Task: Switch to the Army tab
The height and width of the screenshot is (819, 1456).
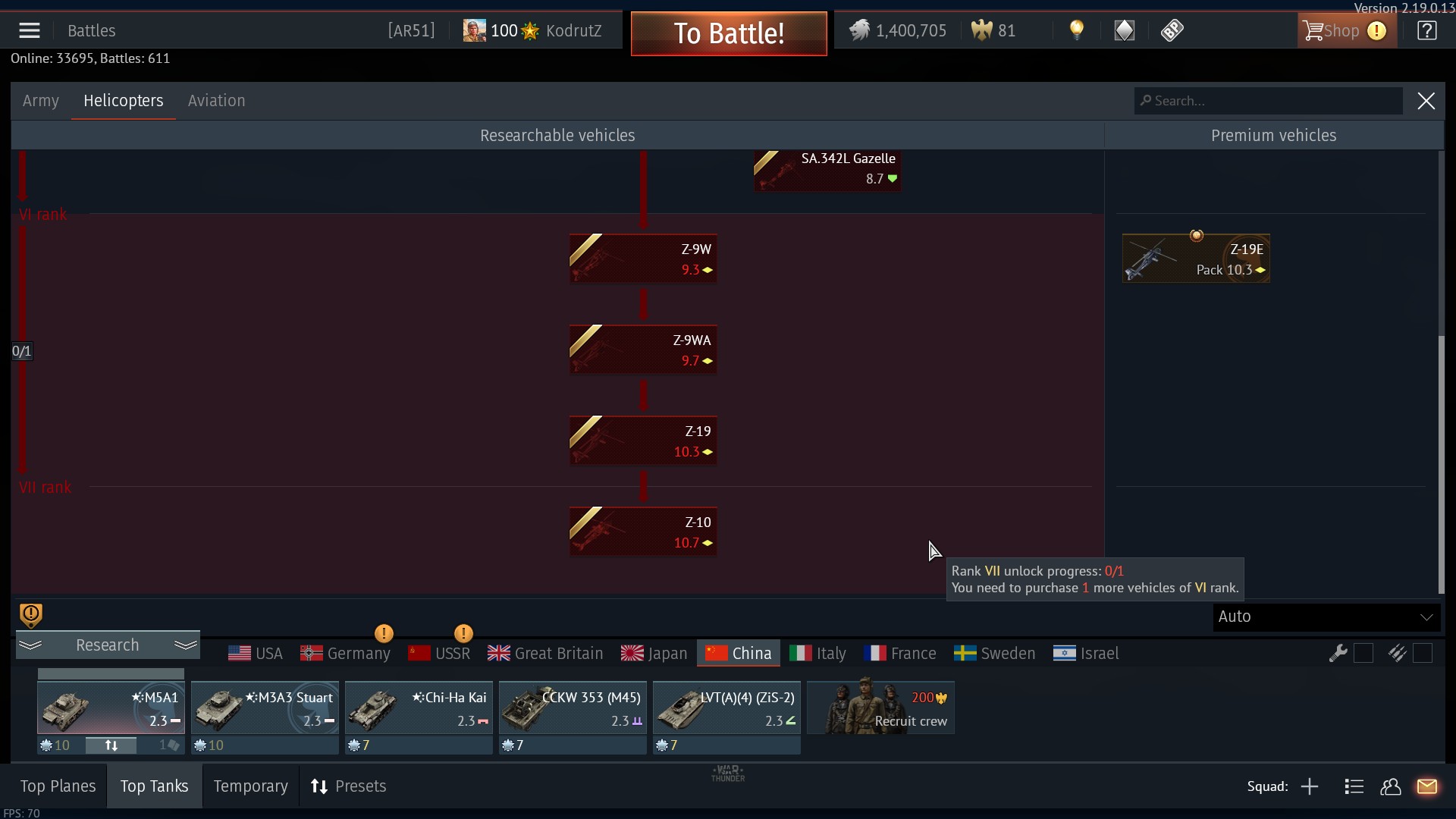Action: click(41, 101)
